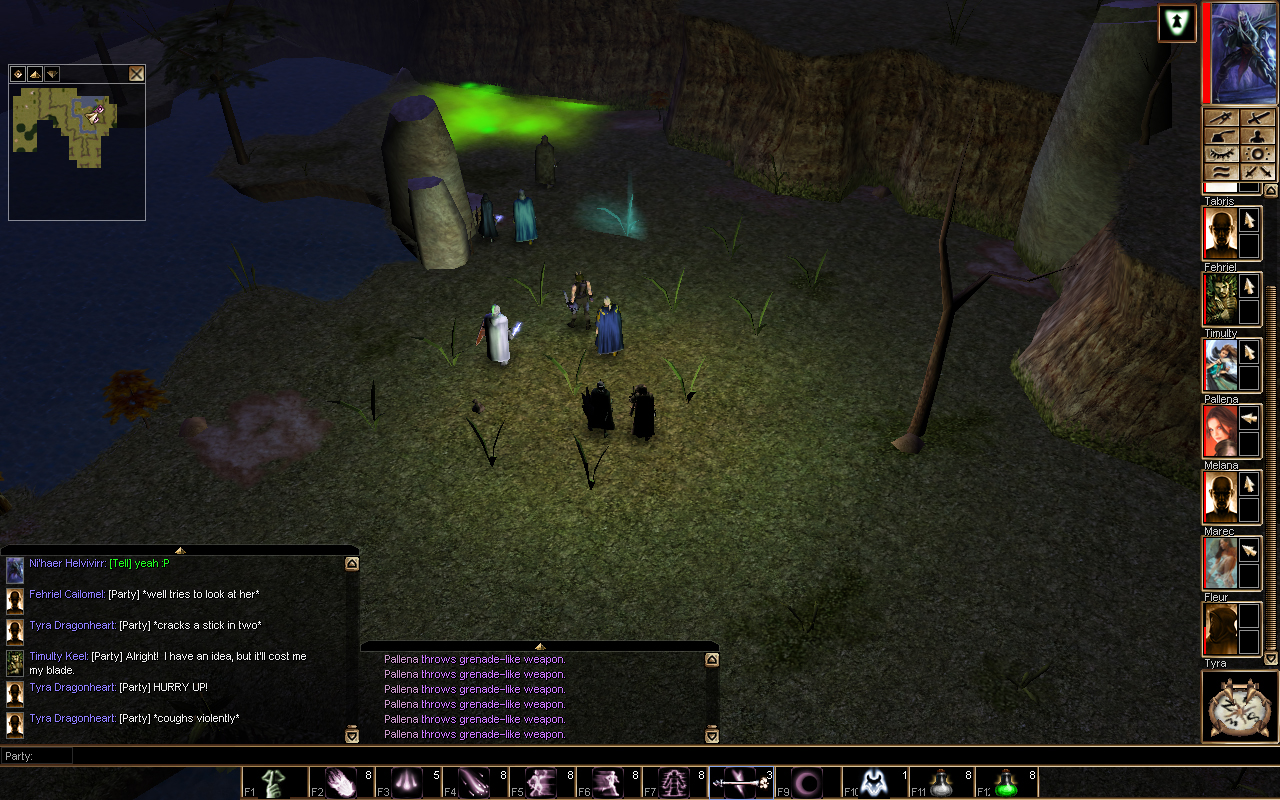
Task: Use the white potion in F11
Action: point(941,781)
